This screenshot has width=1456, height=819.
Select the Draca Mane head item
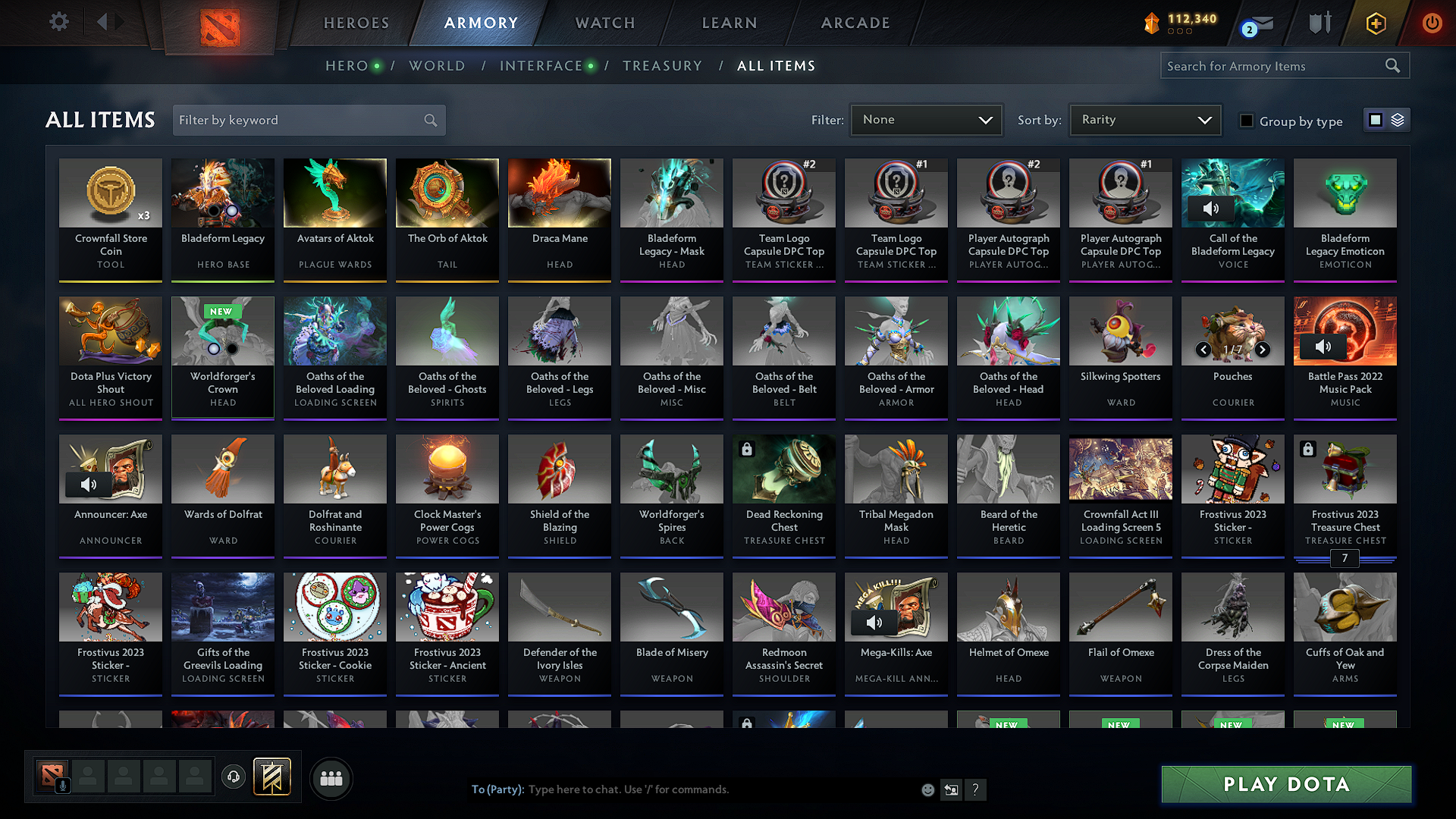[x=559, y=220]
